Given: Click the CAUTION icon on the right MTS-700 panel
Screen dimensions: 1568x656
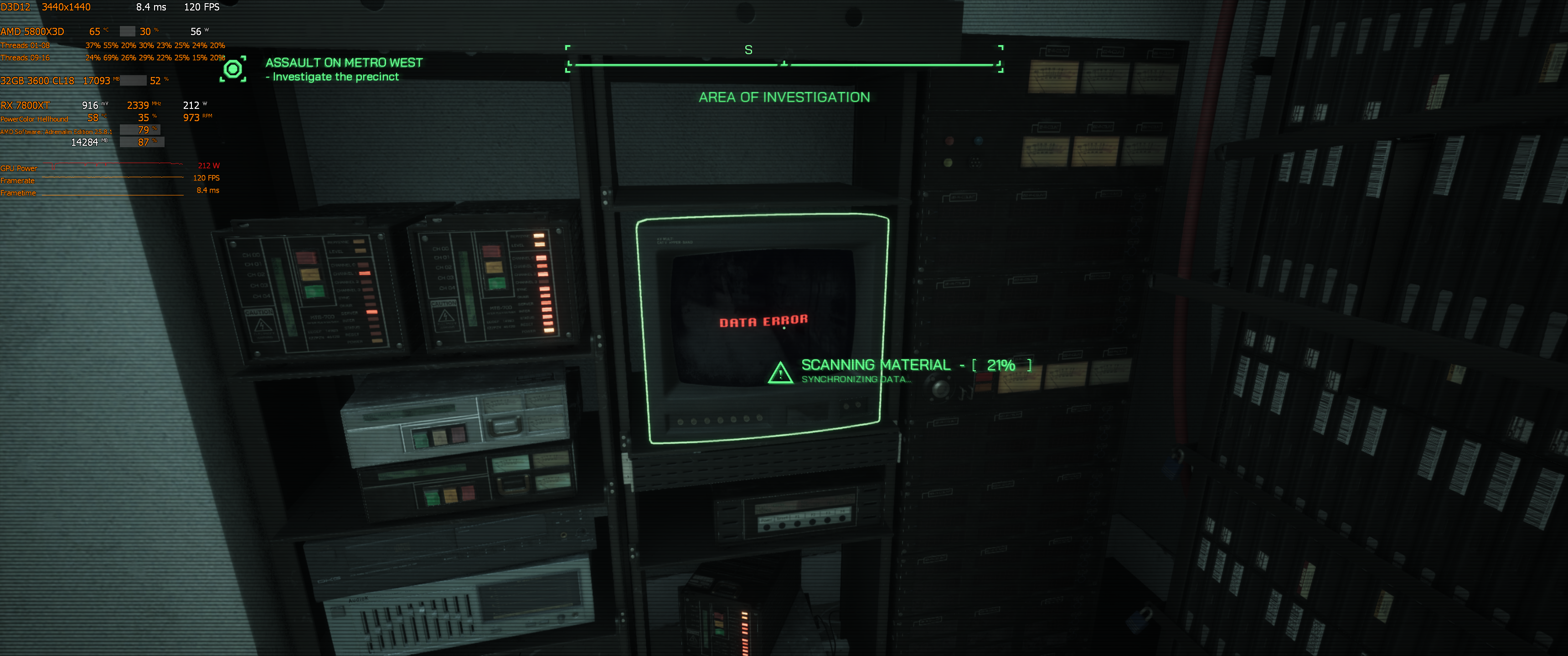Looking at the screenshot, I should (446, 315).
